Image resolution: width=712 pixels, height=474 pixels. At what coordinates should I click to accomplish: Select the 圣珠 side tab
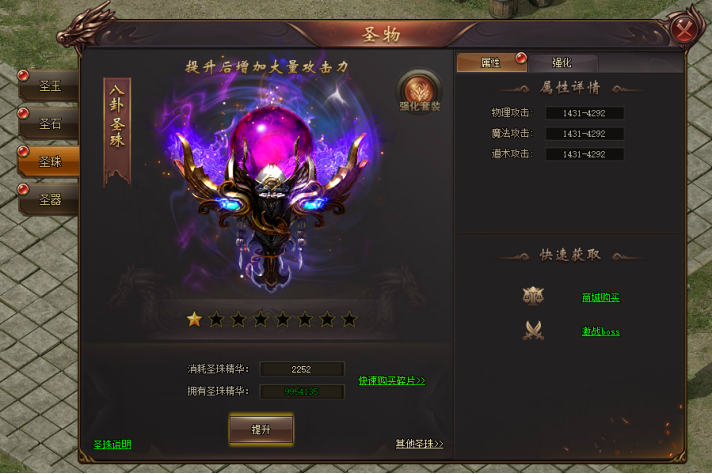coord(50,161)
